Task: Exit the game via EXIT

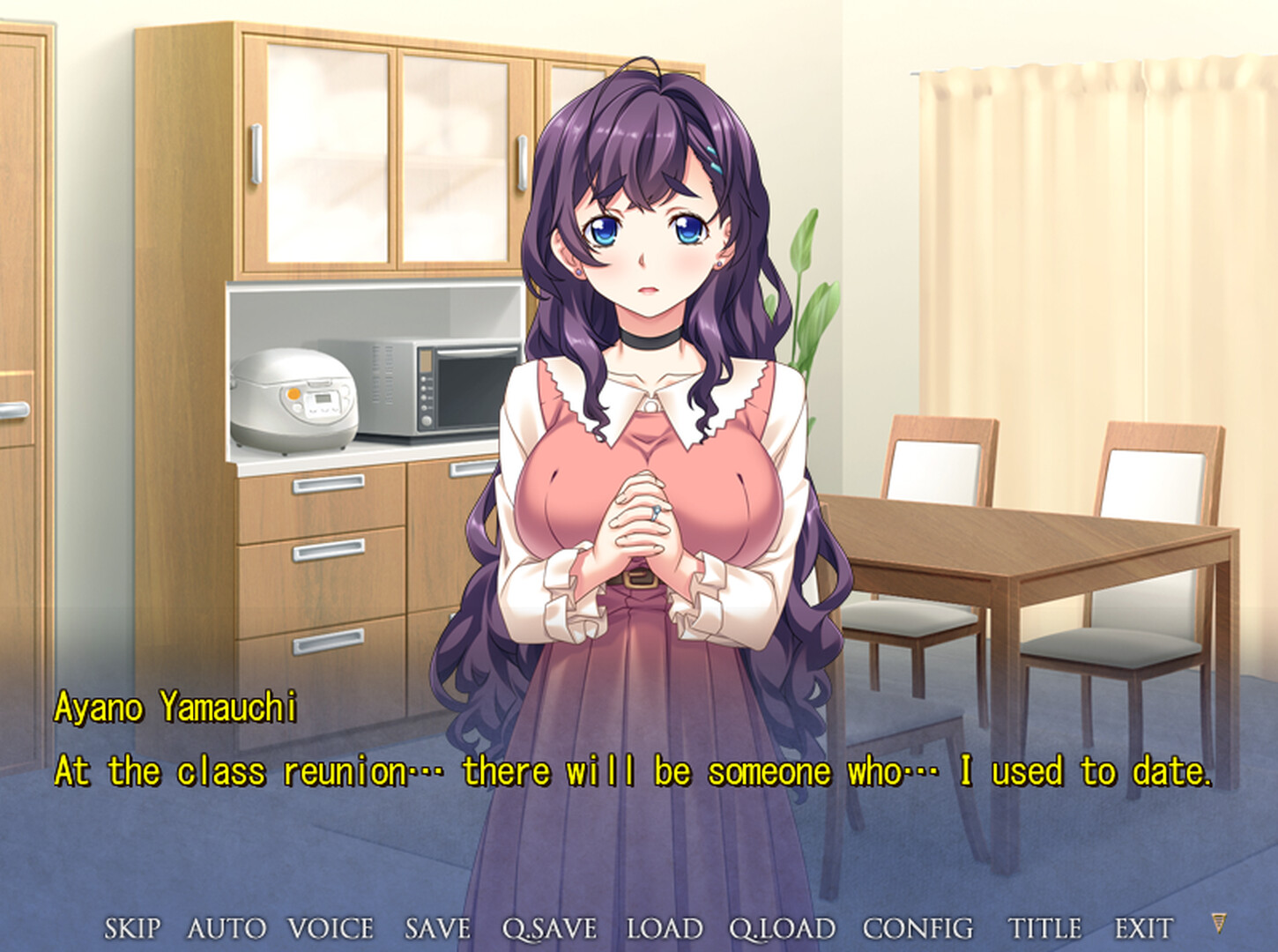Action: [x=1142, y=928]
